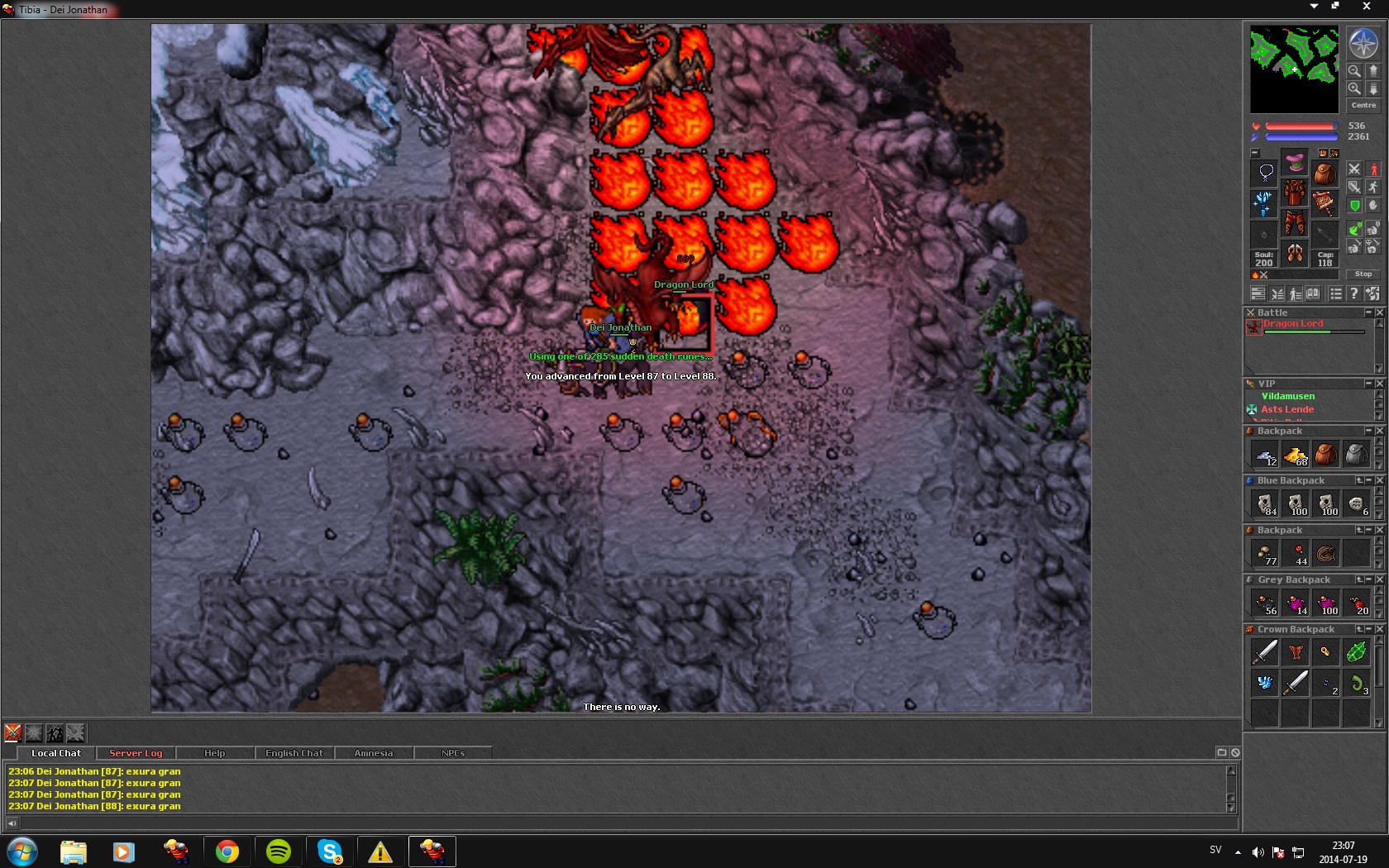1389x868 pixels.
Task: Select the NPCs chat tab
Action: (452, 753)
